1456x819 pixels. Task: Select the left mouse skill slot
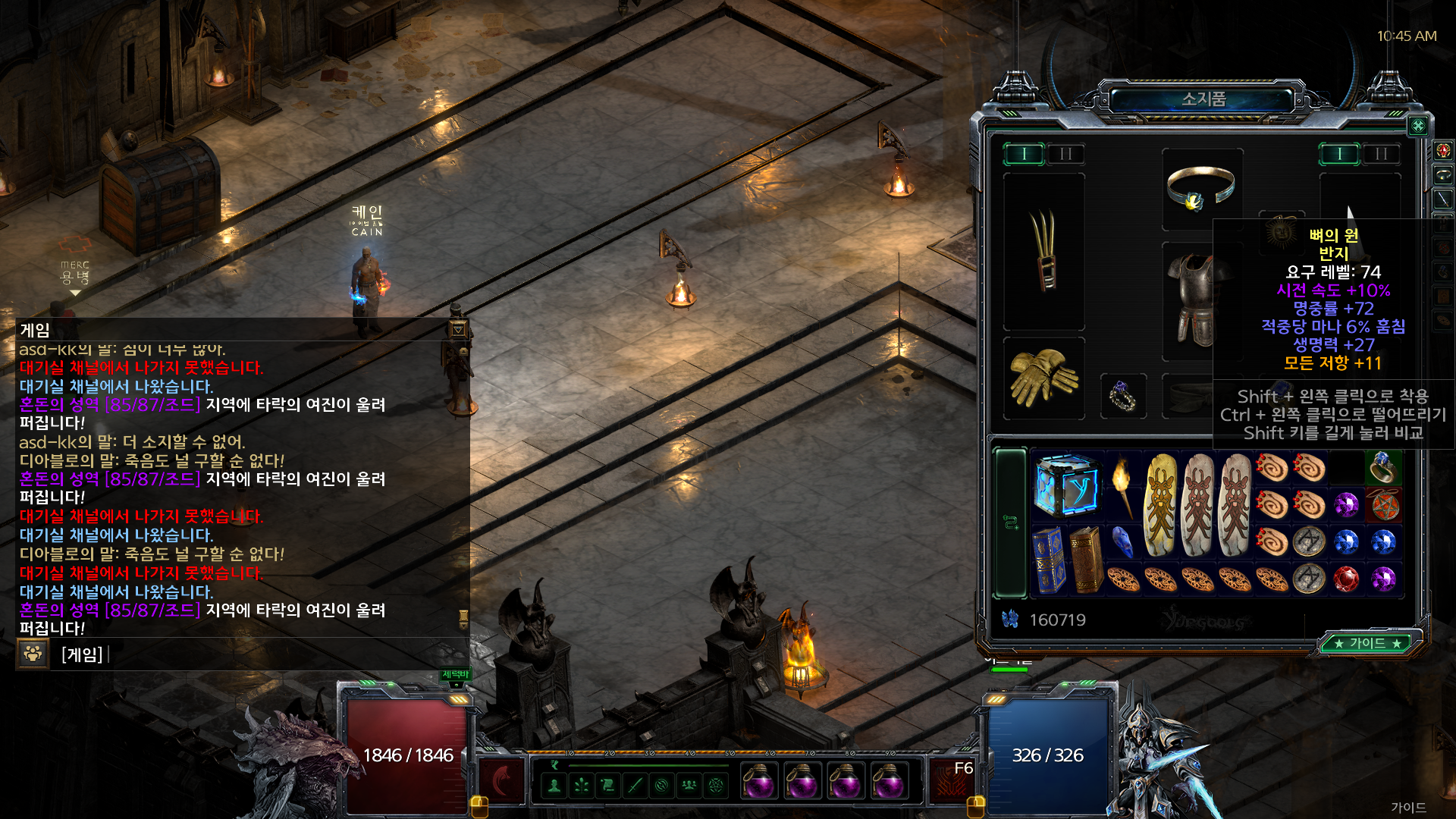(x=500, y=781)
